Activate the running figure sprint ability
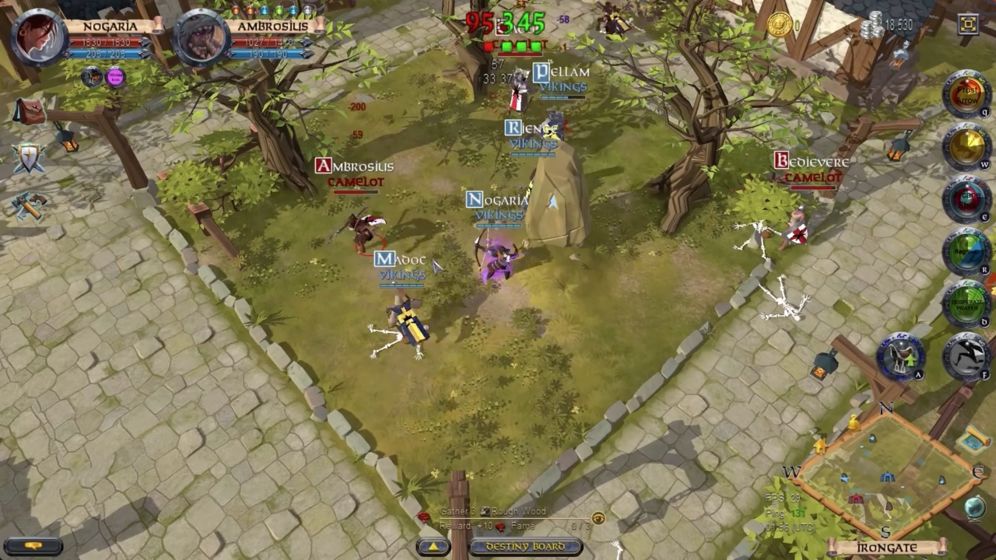This screenshot has height=560, width=996. coord(965,356)
